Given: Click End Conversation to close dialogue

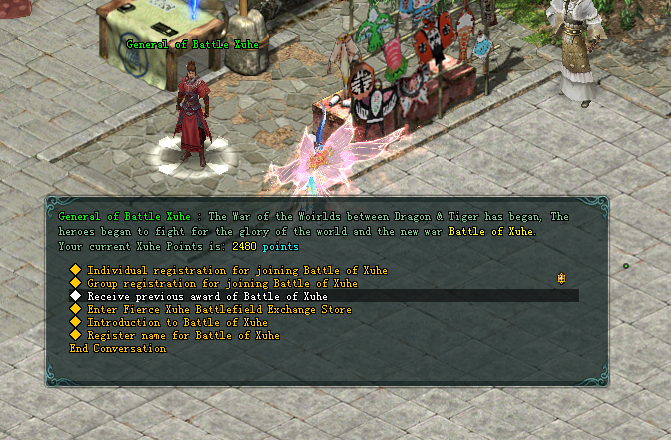Looking at the screenshot, I should point(117,349).
